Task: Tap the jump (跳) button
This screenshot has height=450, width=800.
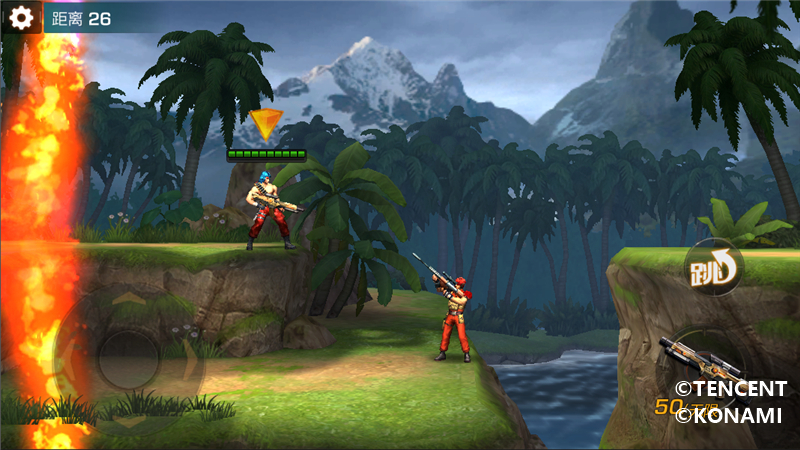Action: click(x=712, y=267)
